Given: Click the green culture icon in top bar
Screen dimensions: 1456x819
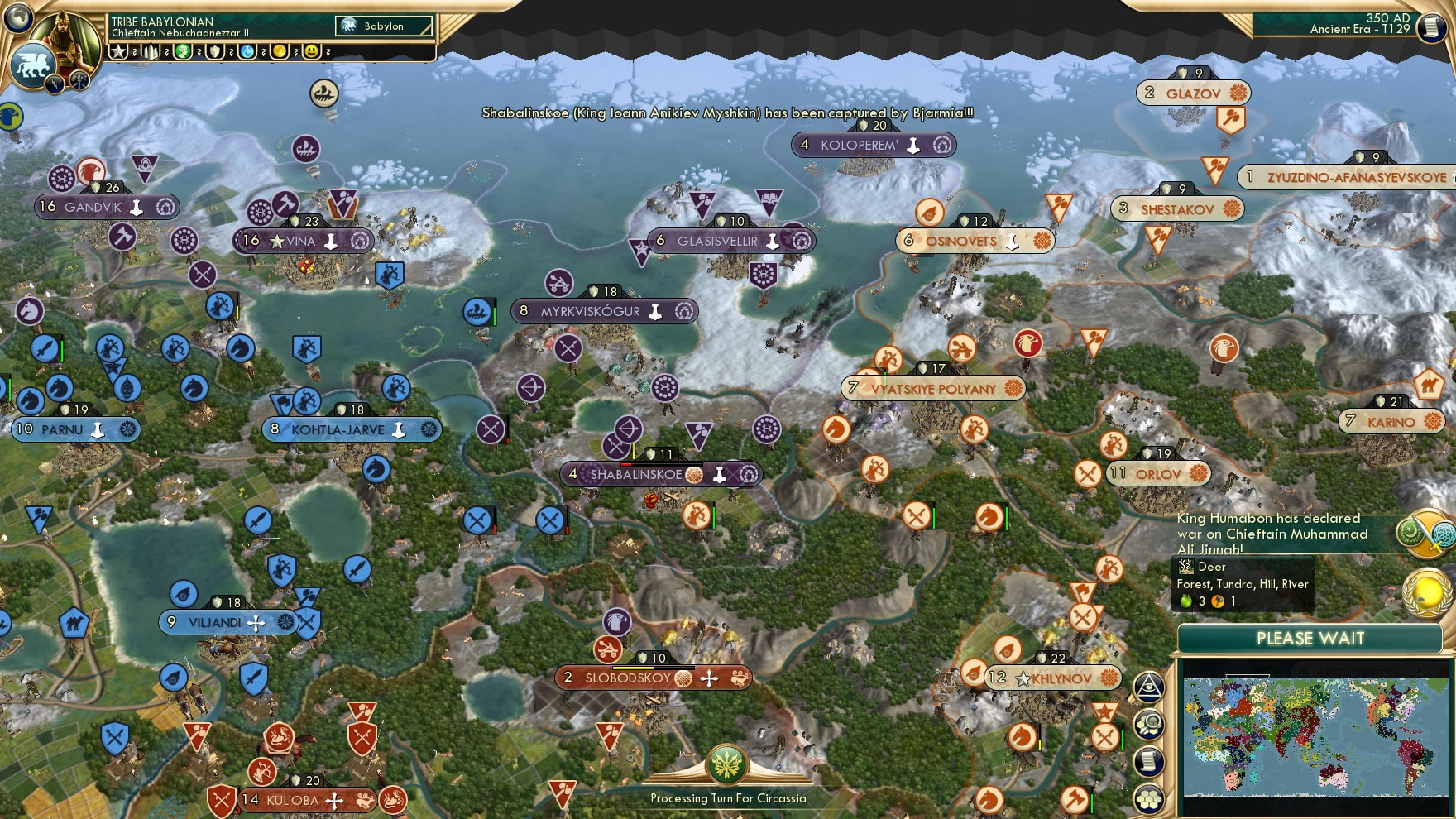Looking at the screenshot, I should click(182, 51).
